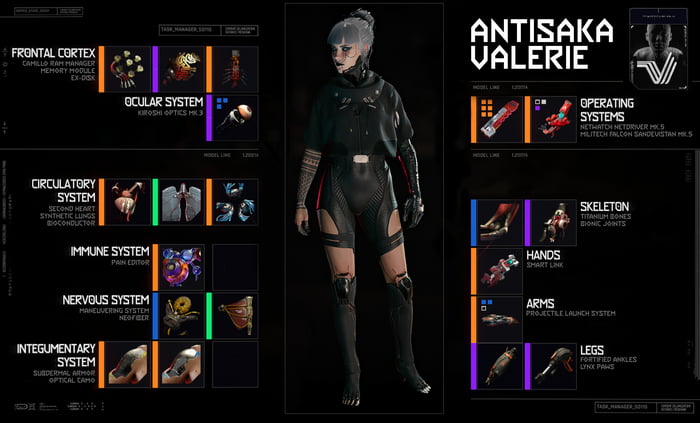Pick the Second Heart circulatory slot
The image size is (700, 423).
pyautogui.click(x=128, y=202)
